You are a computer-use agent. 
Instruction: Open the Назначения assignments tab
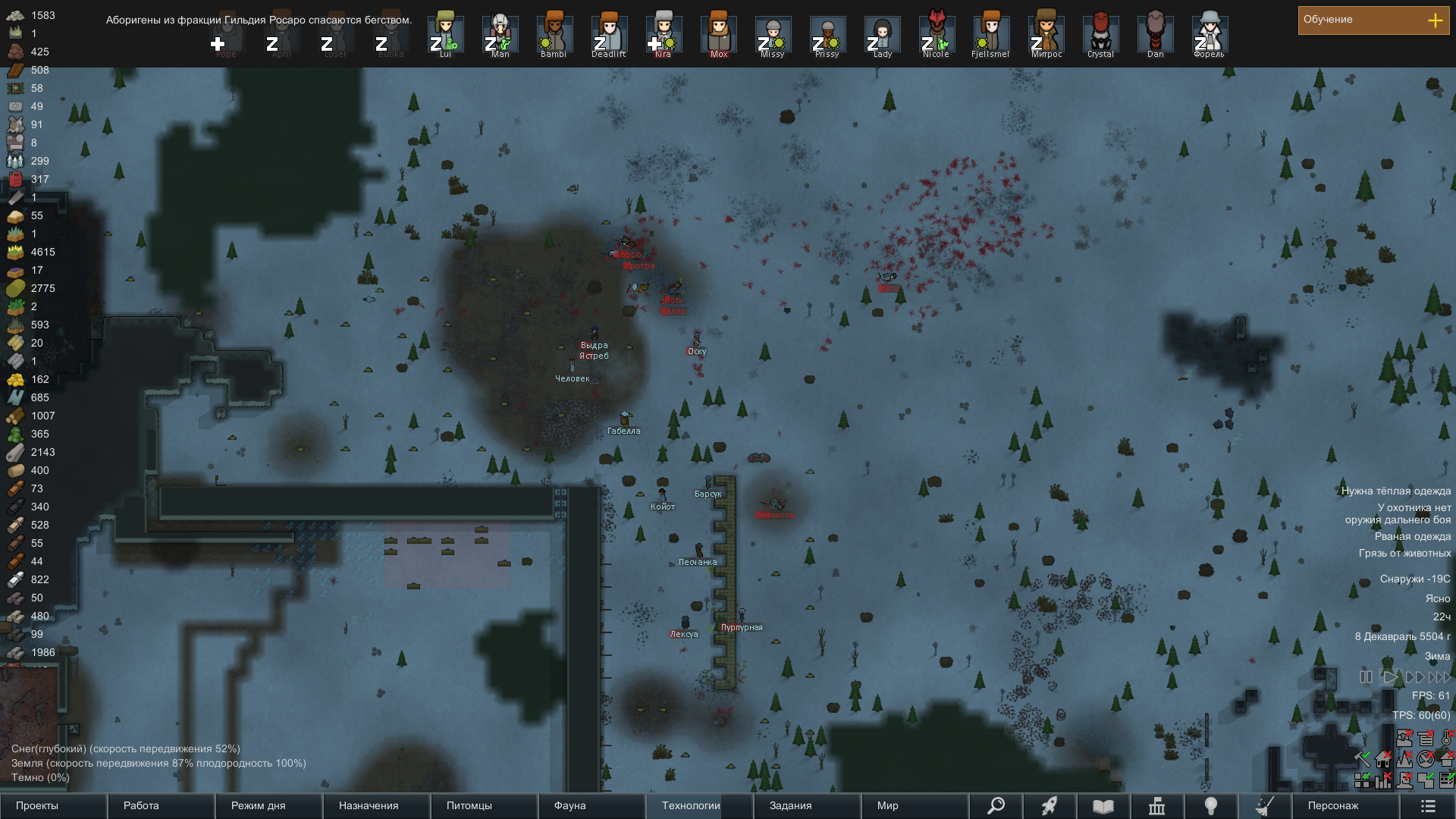[376, 805]
